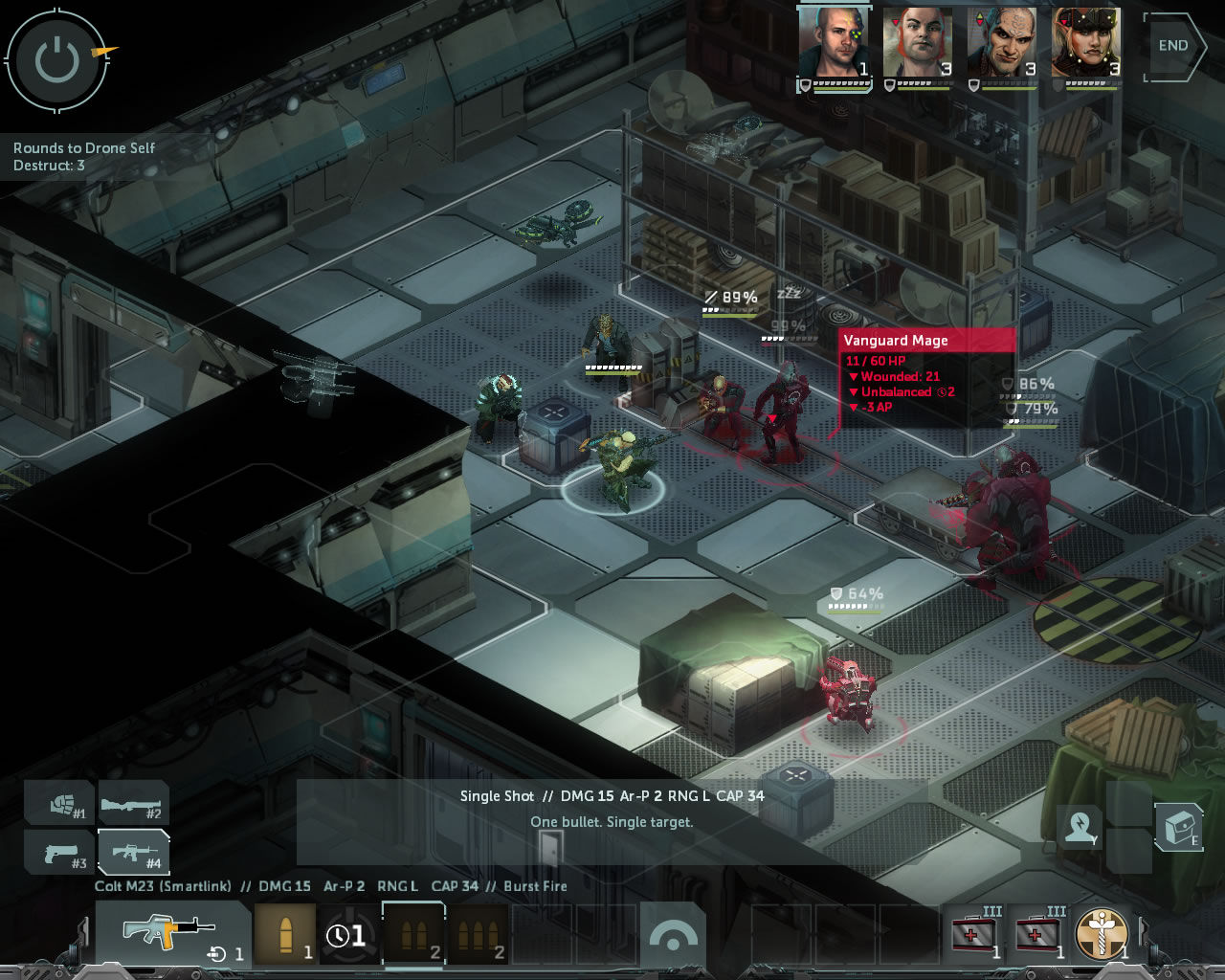Switch to the pistol in slot #3
The image size is (1225, 980).
click(x=61, y=851)
